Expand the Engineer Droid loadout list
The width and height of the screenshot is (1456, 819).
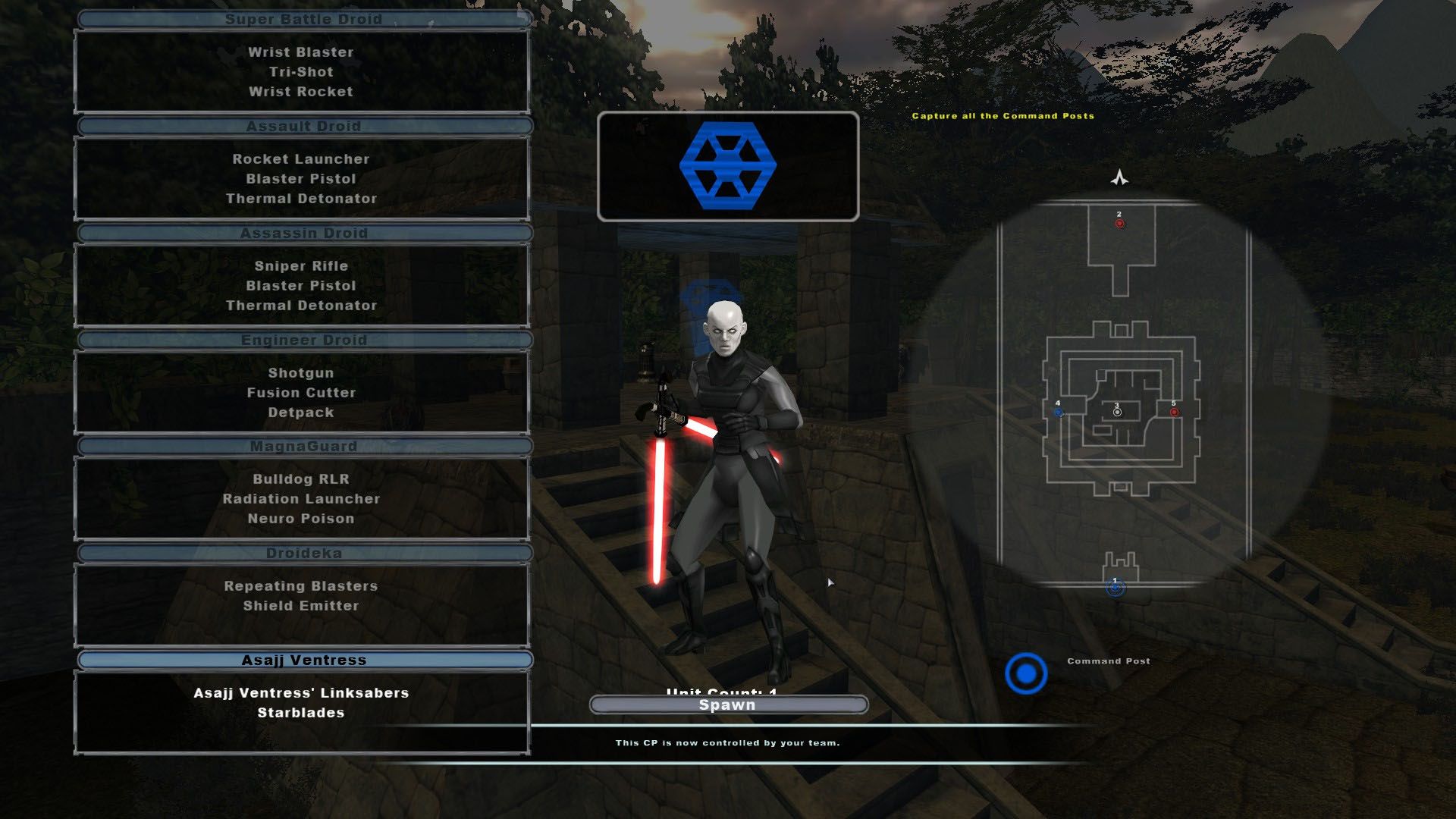[x=303, y=340]
